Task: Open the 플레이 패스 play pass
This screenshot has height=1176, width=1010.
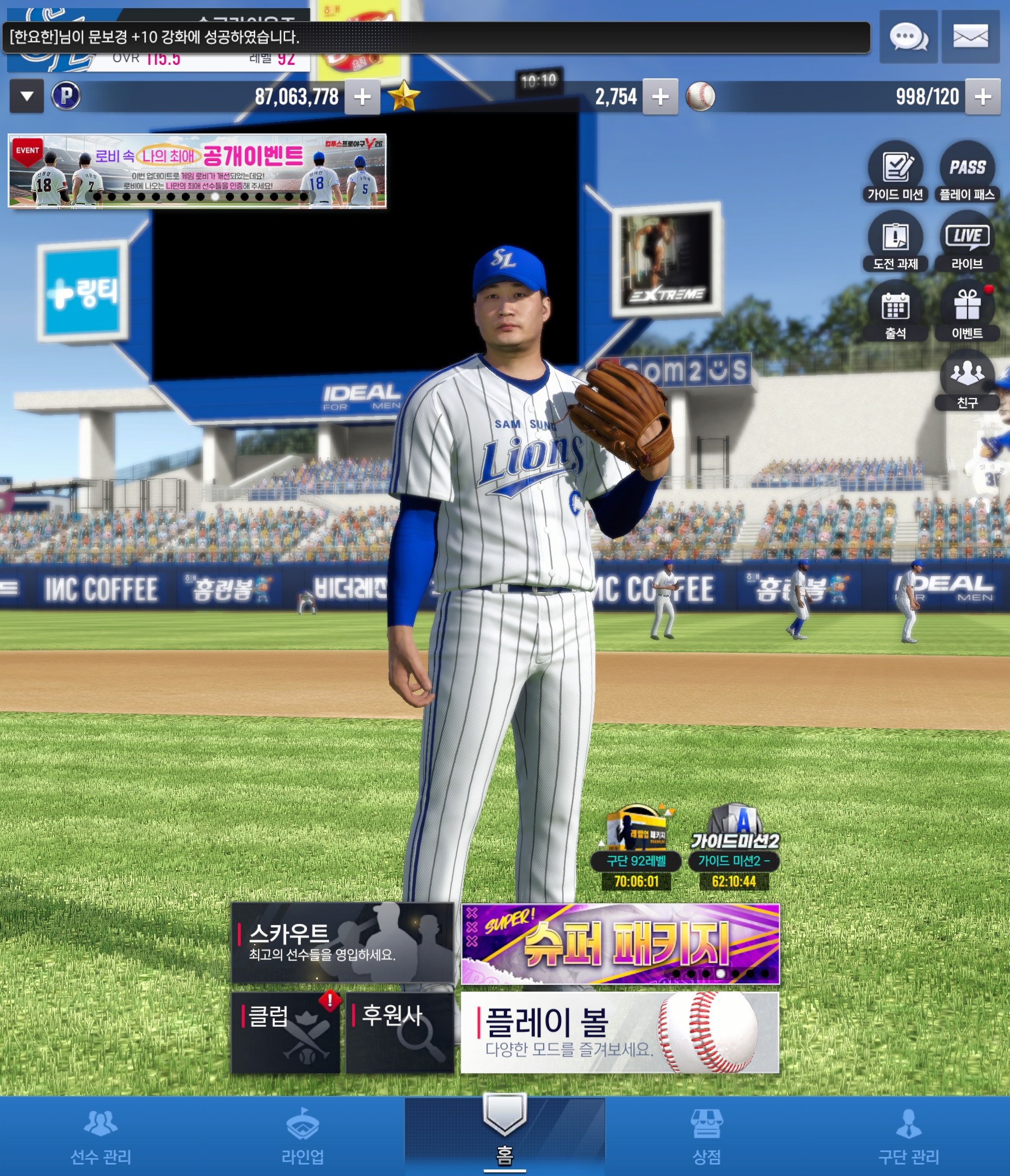Action: pos(967,171)
